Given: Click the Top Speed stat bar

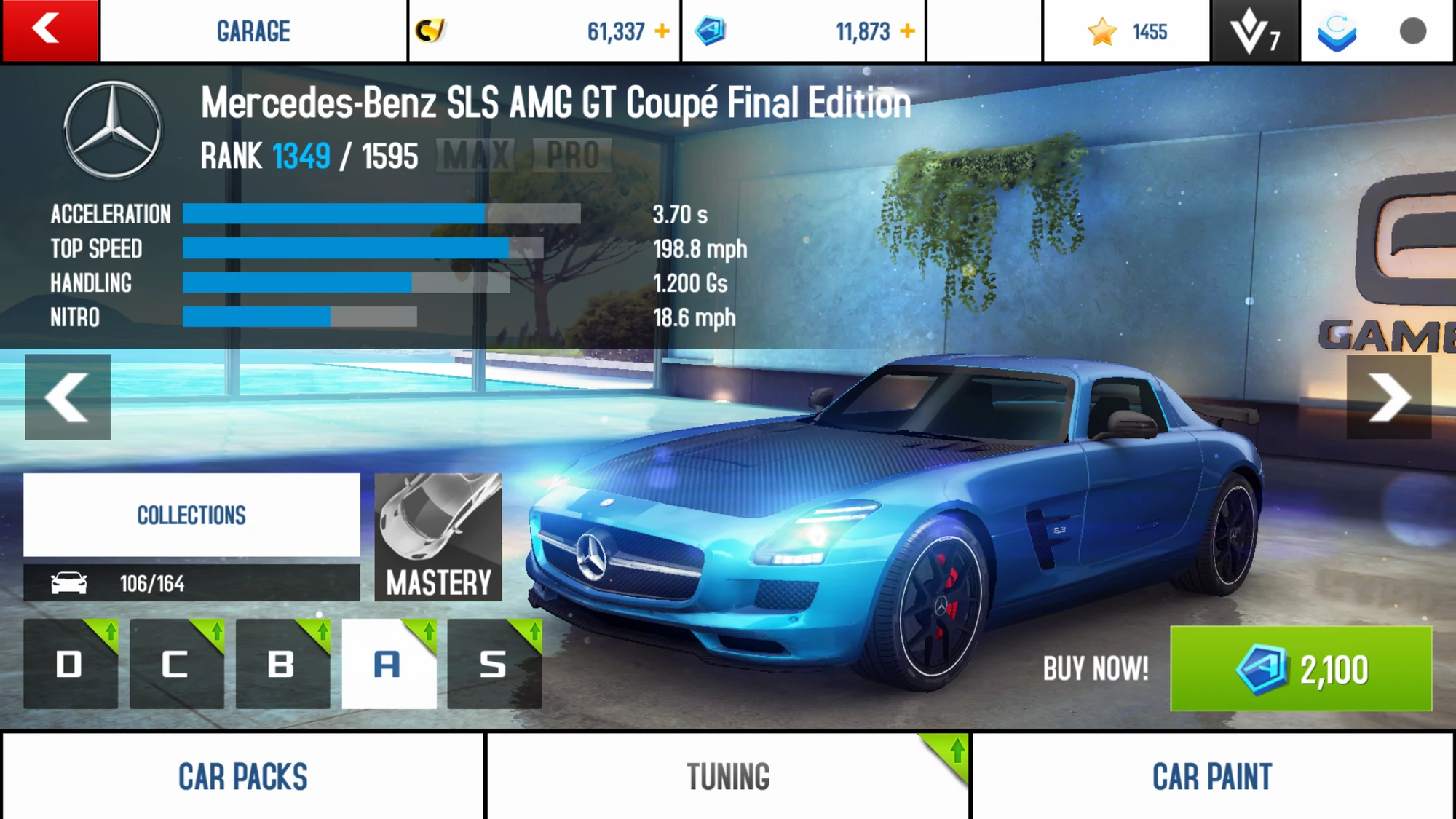Looking at the screenshot, I should coord(349,248).
